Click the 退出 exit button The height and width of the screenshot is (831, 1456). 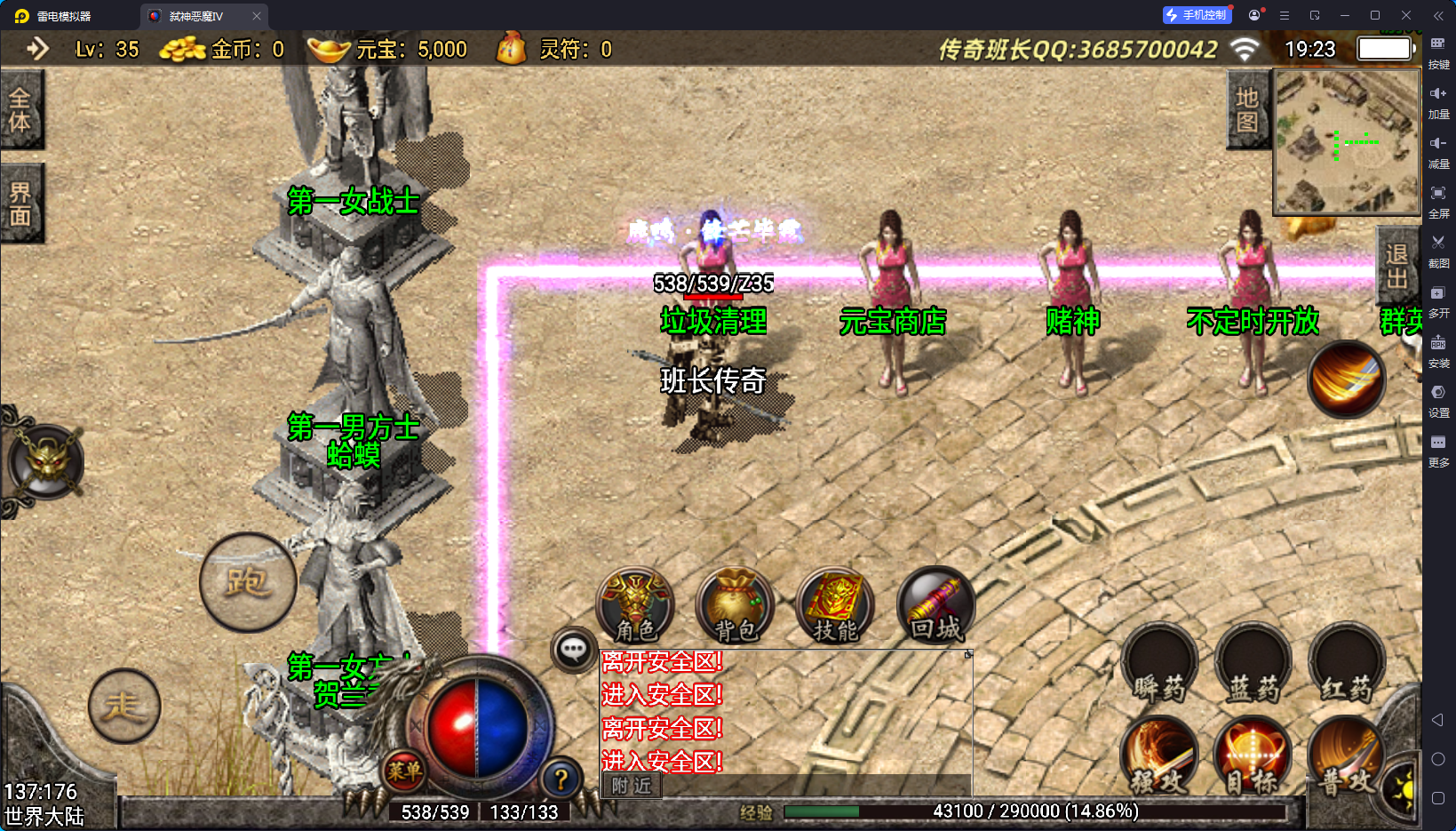(x=1396, y=267)
